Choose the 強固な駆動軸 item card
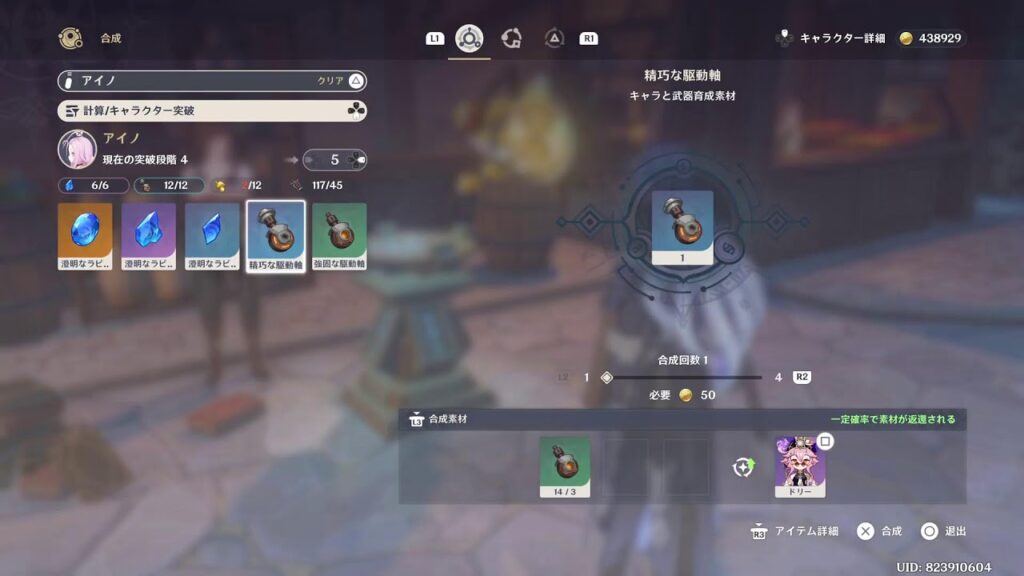1024x576 pixels. [339, 237]
